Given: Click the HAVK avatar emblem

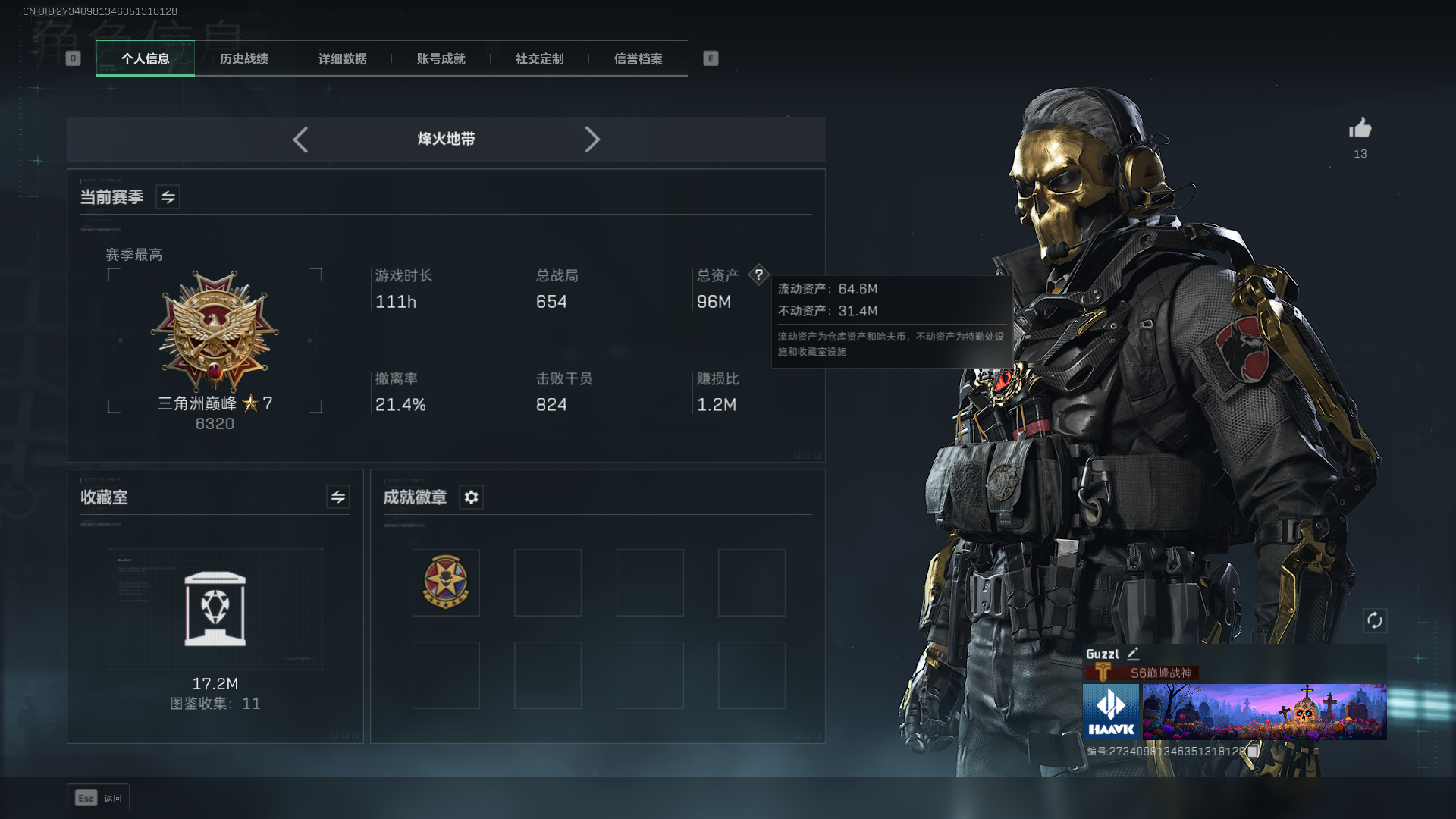Looking at the screenshot, I should pyautogui.click(x=1111, y=711).
